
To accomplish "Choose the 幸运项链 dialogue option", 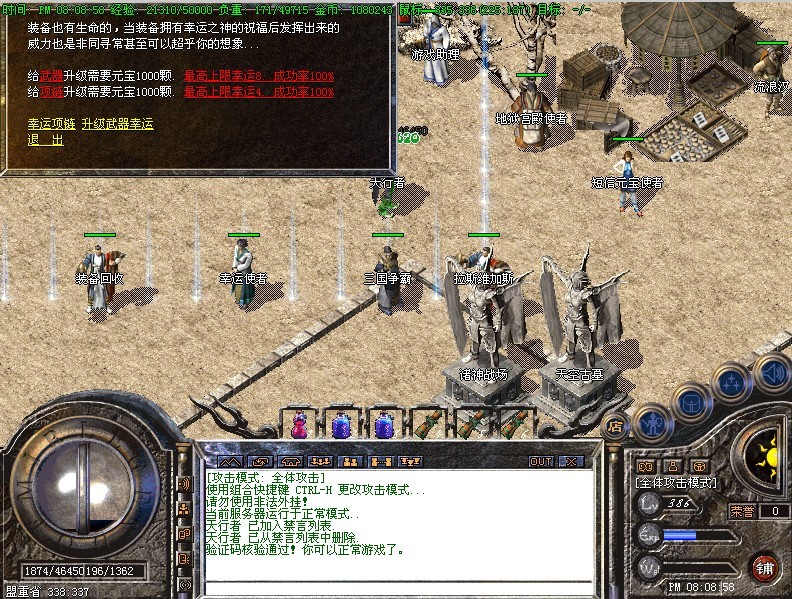I will [x=53, y=124].
